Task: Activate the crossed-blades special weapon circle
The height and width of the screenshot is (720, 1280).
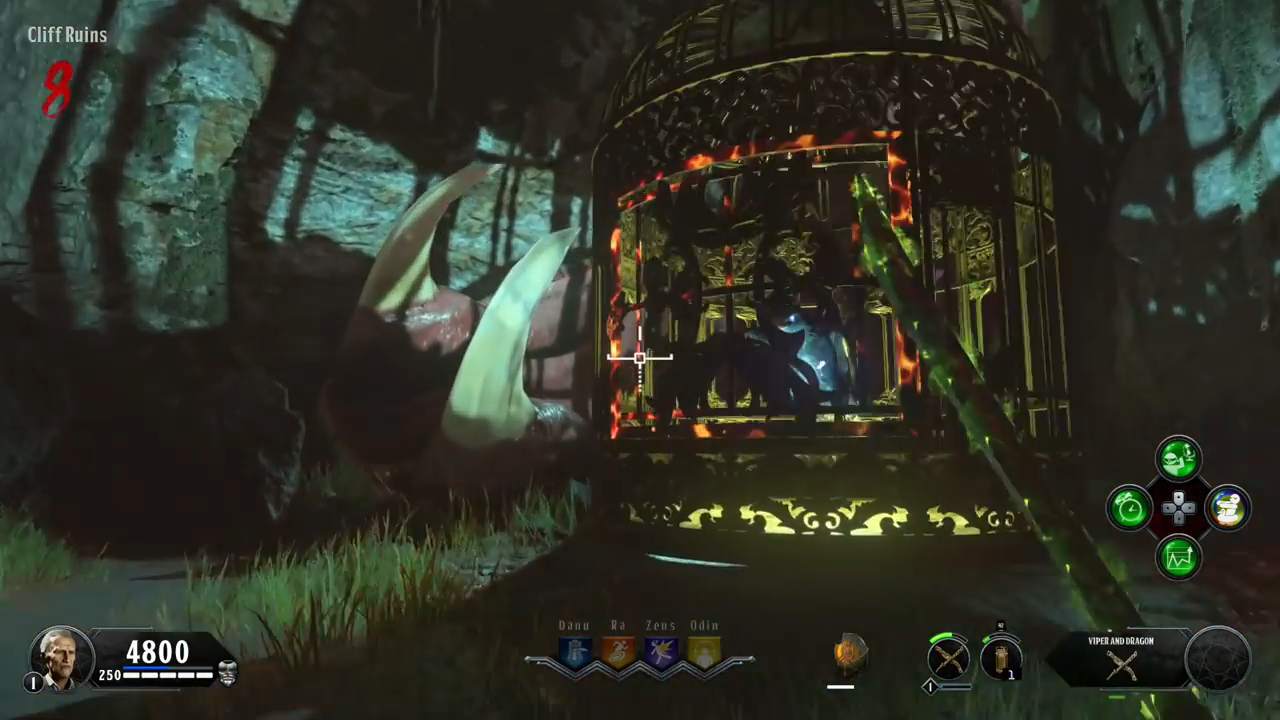Action: coord(948,659)
